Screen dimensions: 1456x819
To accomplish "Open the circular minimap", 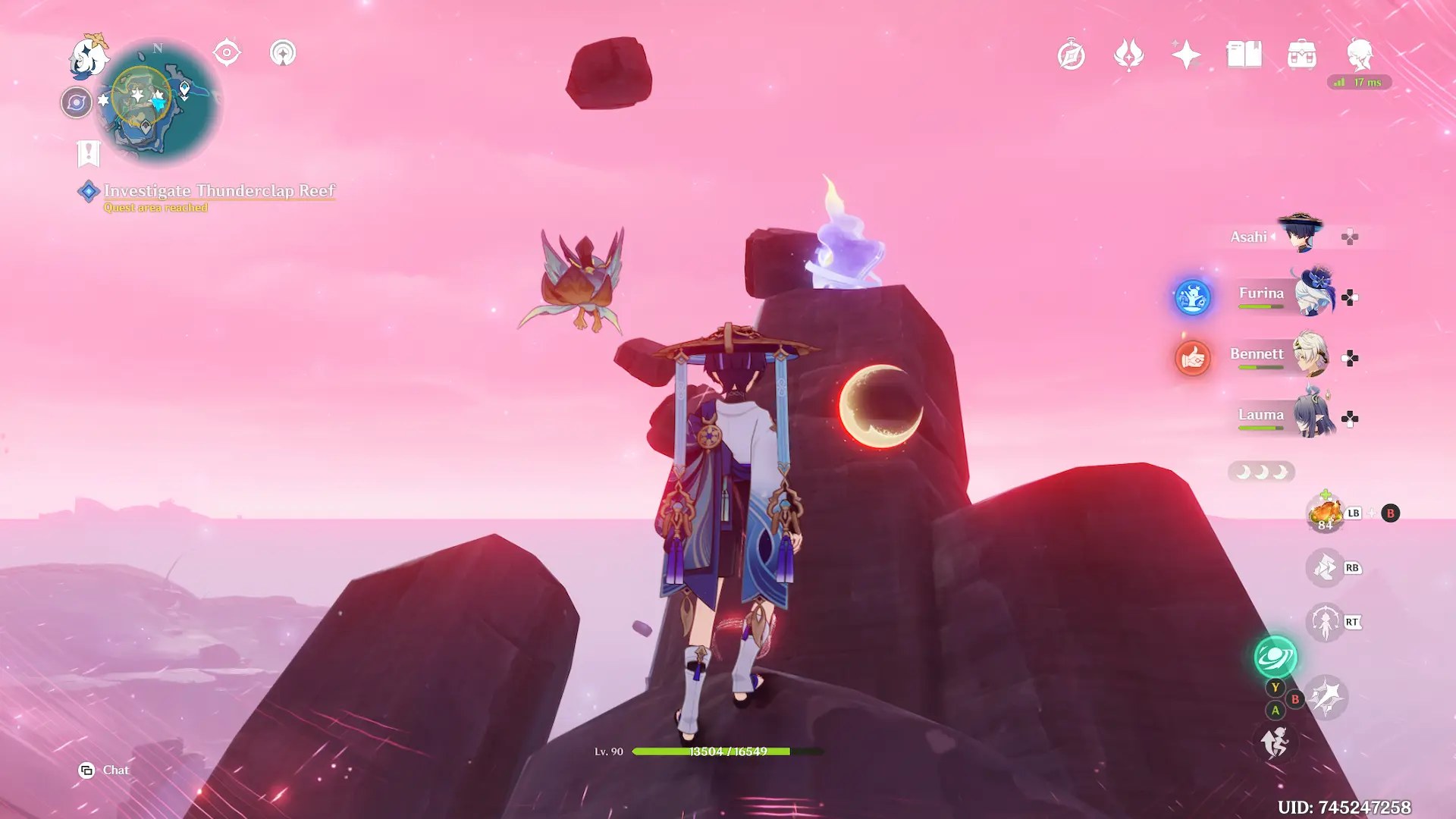I will (x=158, y=102).
